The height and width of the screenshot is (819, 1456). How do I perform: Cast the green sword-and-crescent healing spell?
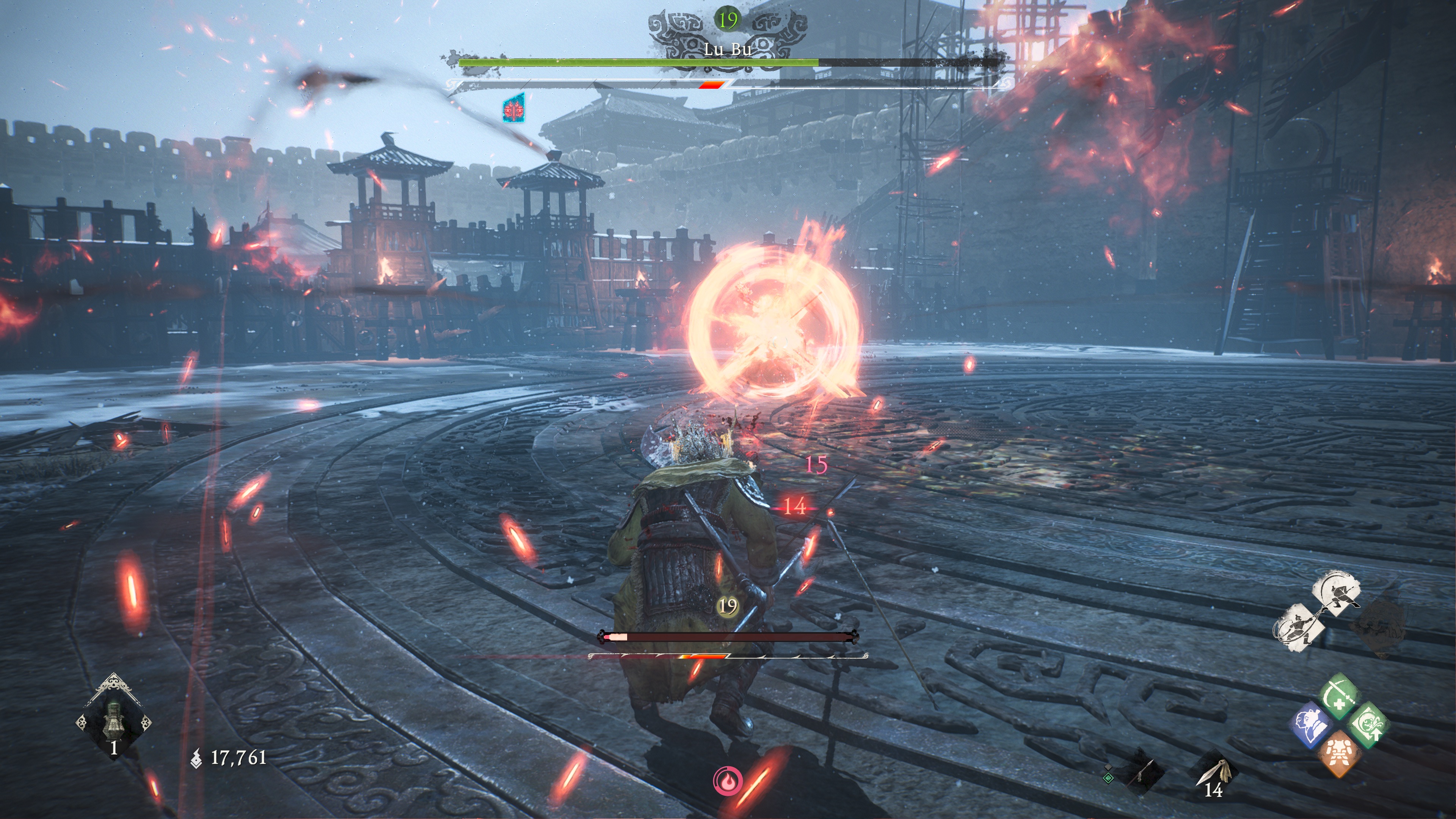(x=1338, y=696)
